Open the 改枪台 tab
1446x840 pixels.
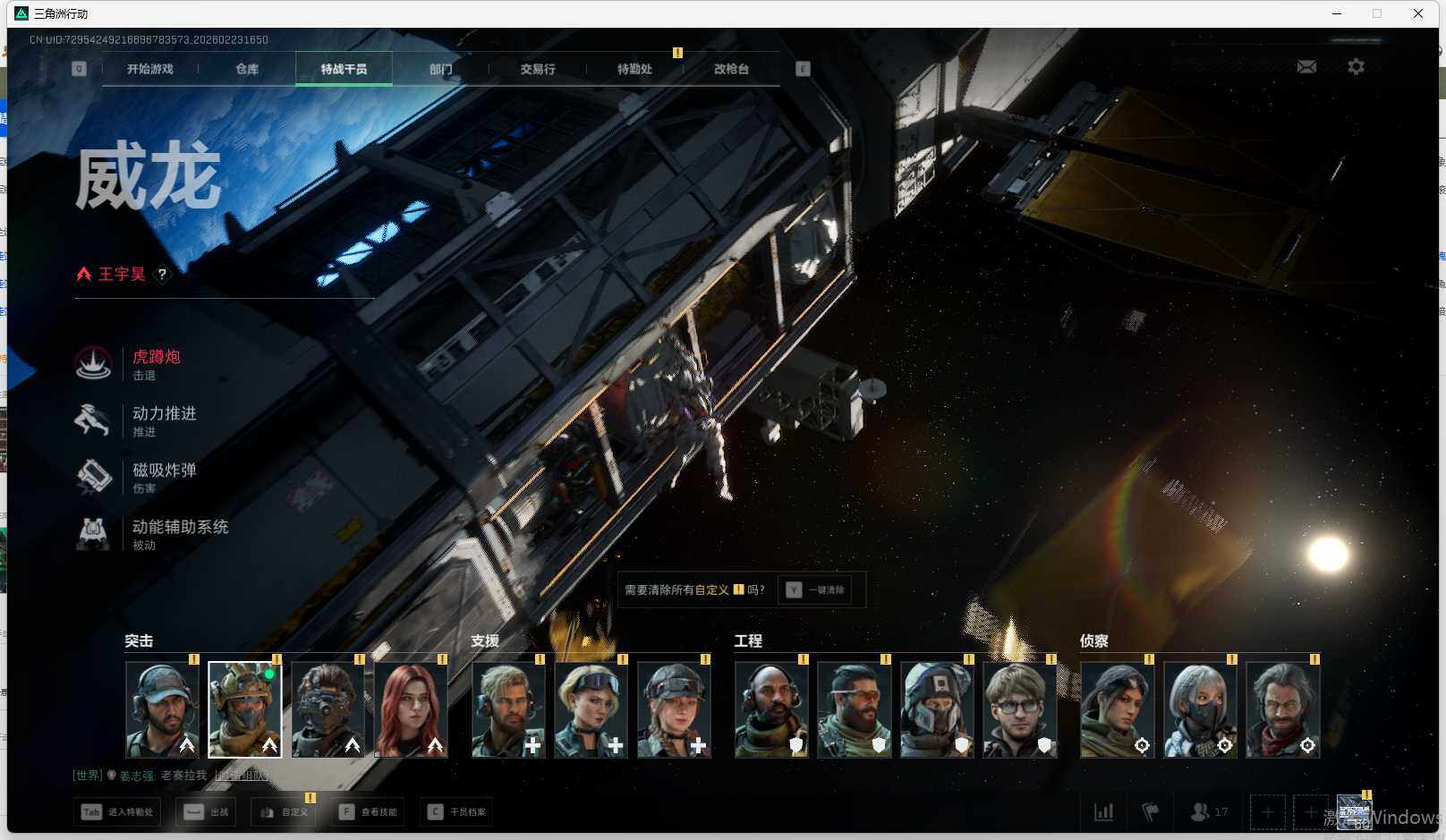pos(731,69)
